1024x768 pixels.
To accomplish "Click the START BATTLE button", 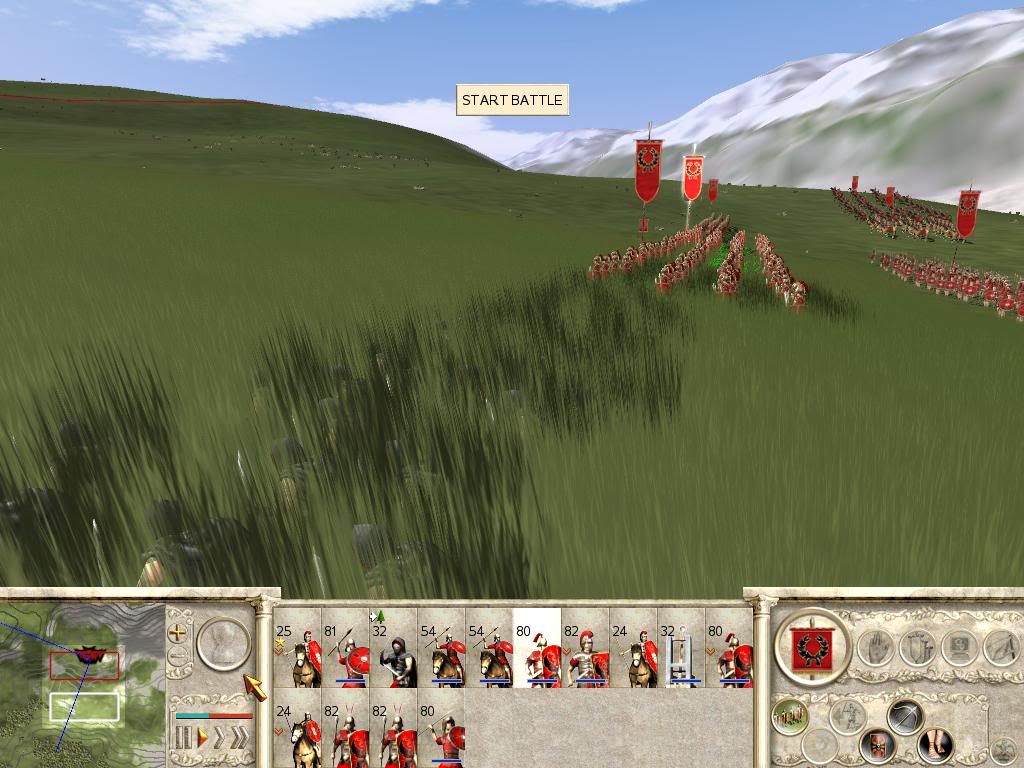I will pyautogui.click(x=512, y=100).
